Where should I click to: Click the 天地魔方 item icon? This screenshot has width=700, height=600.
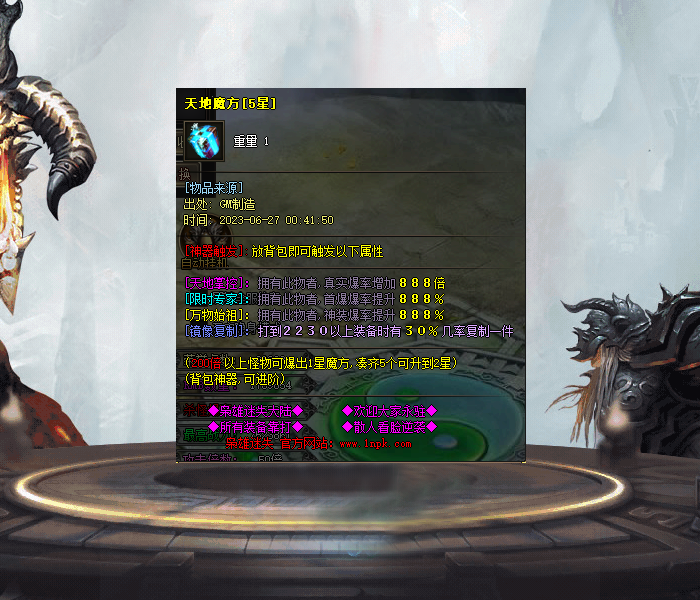point(205,142)
